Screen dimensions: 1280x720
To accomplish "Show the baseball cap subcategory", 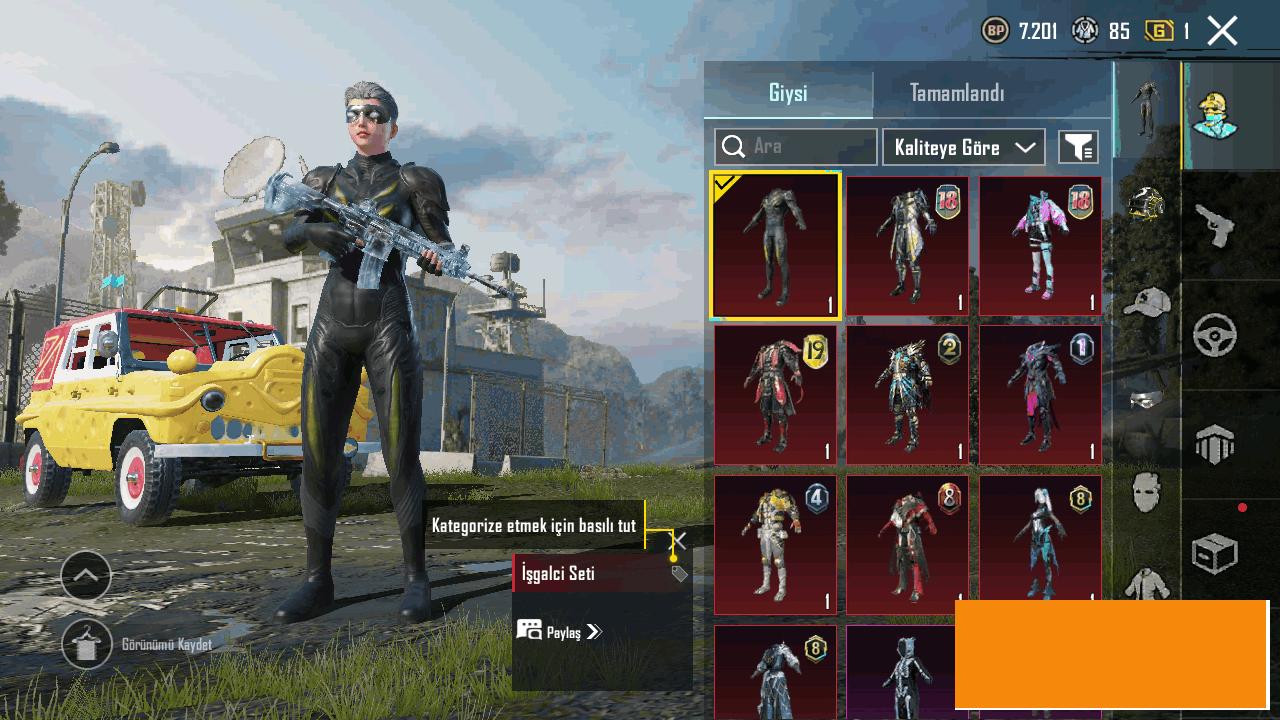I will (x=1146, y=301).
